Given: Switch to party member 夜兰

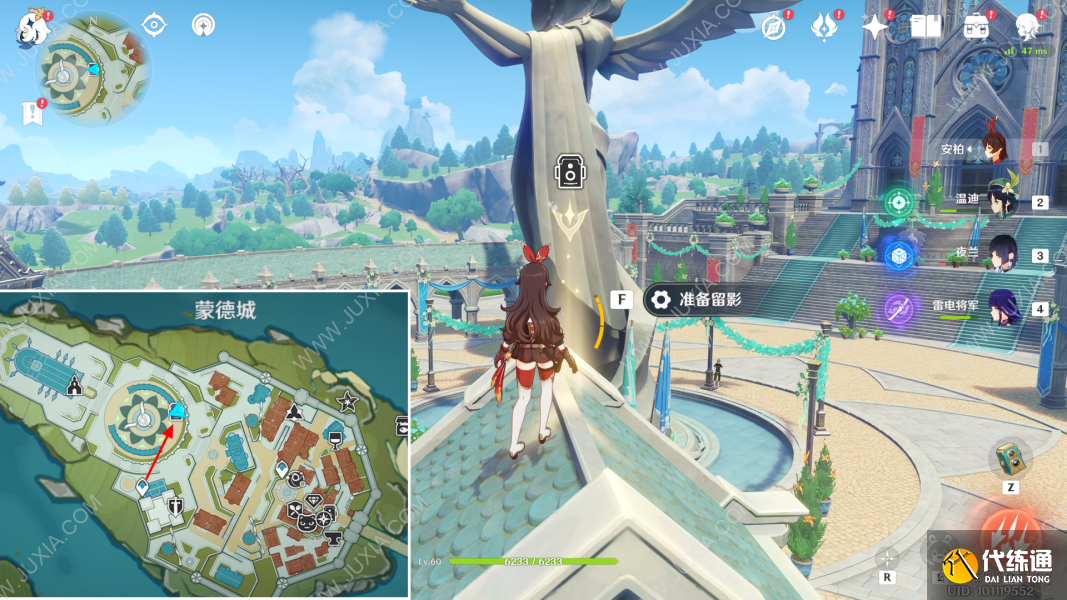Looking at the screenshot, I should (x=1001, y=255).
